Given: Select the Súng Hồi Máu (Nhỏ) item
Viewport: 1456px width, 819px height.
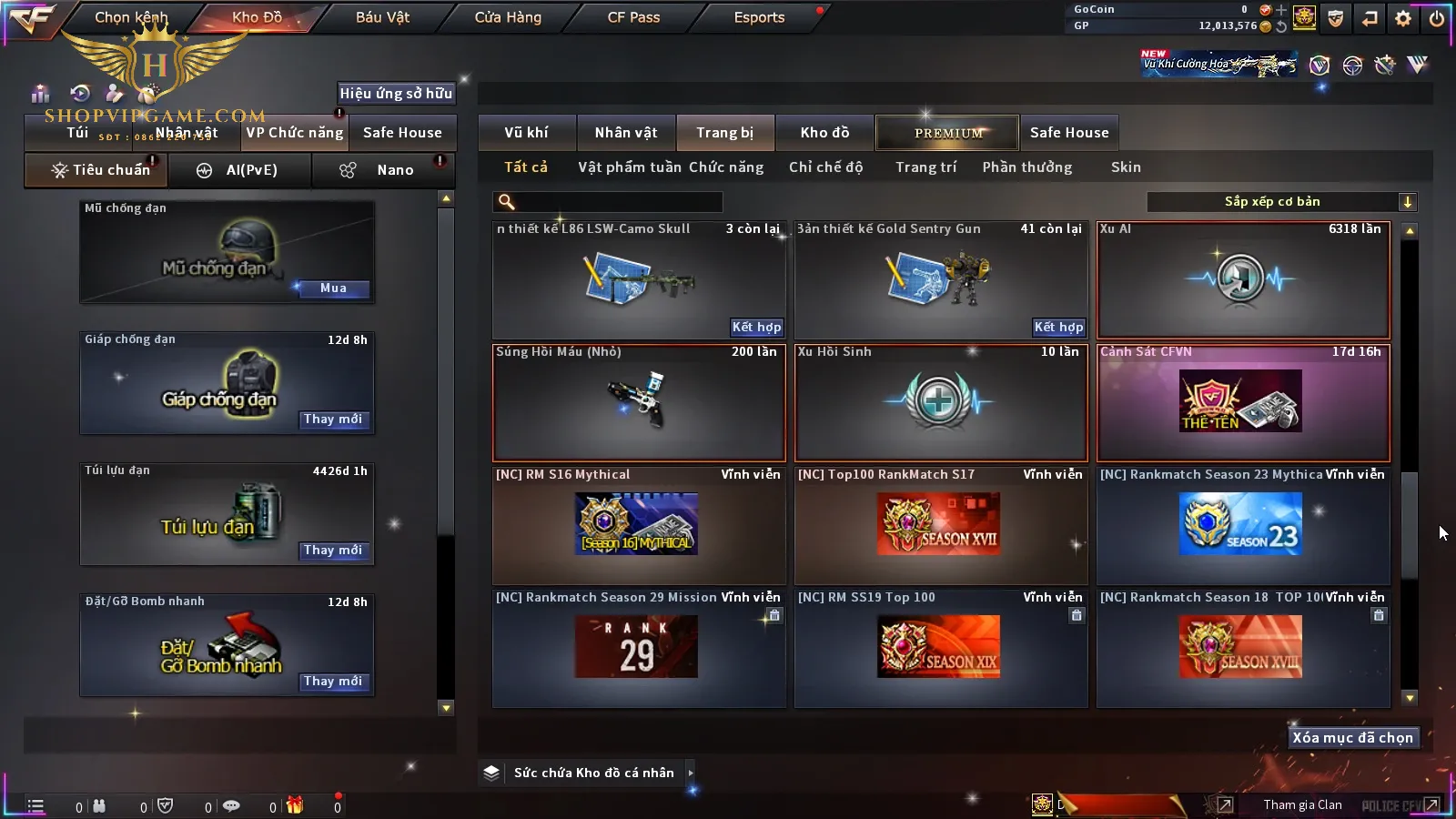Looking at the screenshot, I should [639, 403].
